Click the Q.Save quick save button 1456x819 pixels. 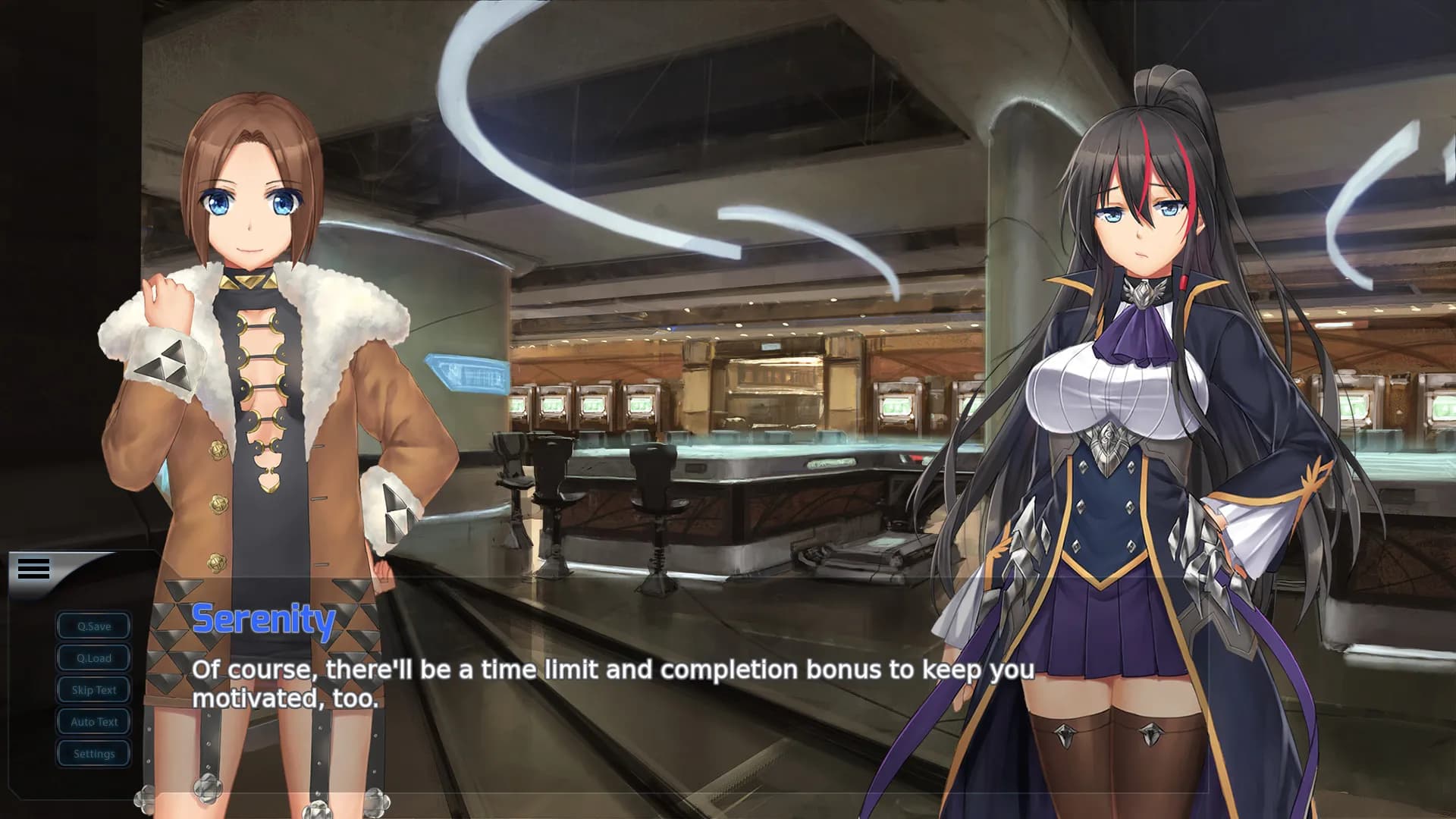click(93, 626)
